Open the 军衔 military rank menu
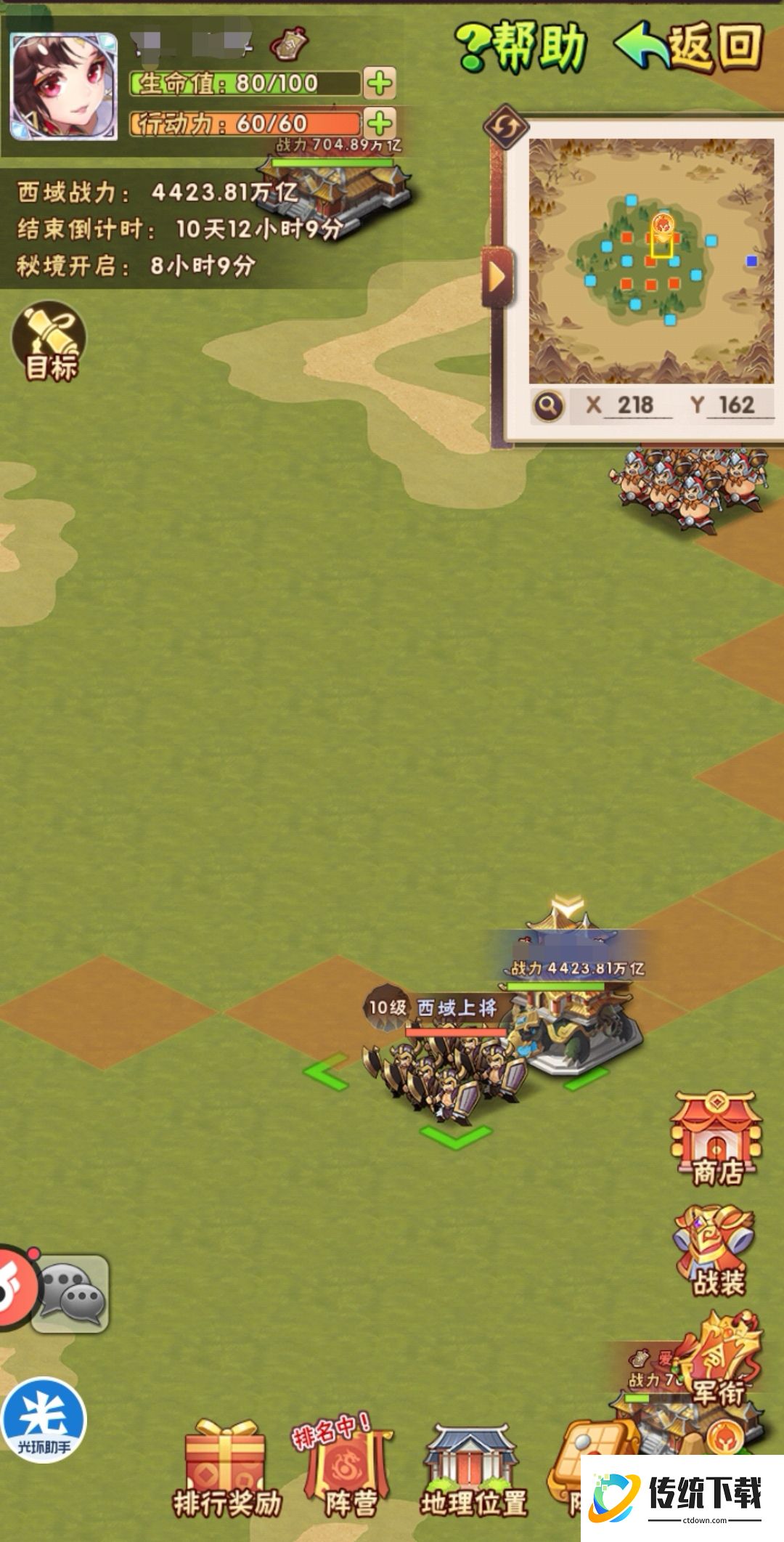 pyautogui.click(x=719, y=1360)
